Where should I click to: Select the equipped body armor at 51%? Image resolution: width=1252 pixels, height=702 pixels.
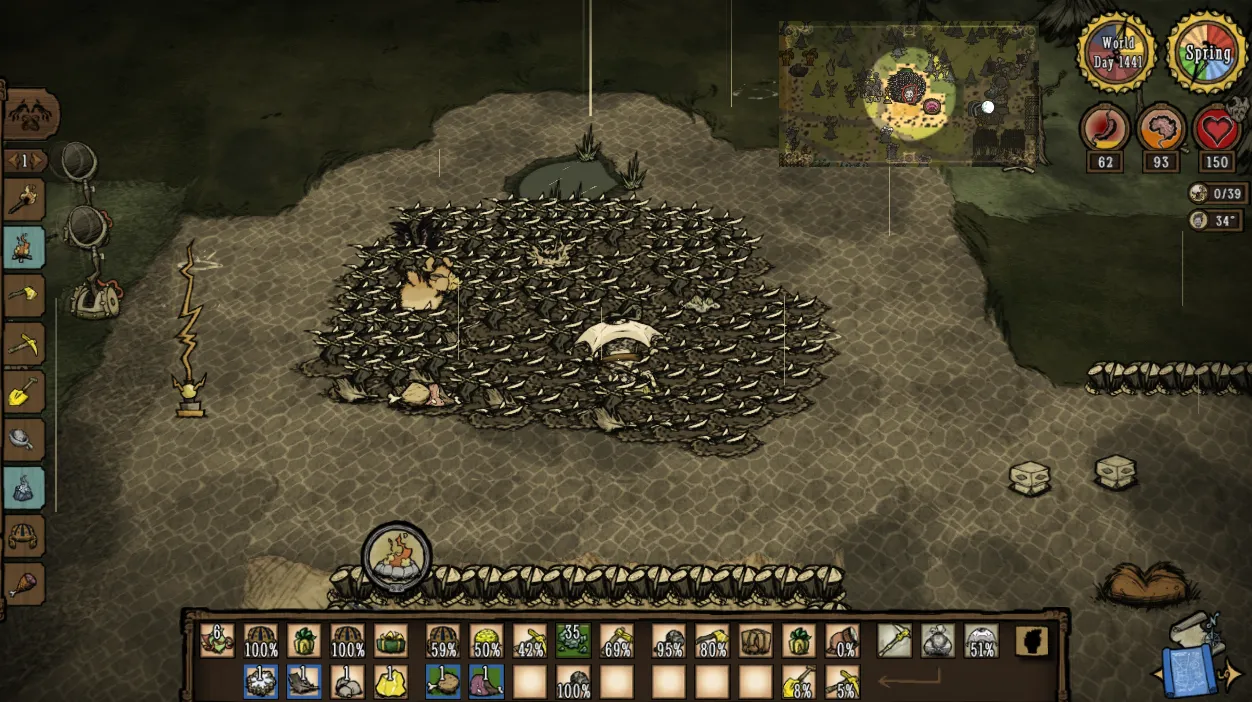[982, 641]
